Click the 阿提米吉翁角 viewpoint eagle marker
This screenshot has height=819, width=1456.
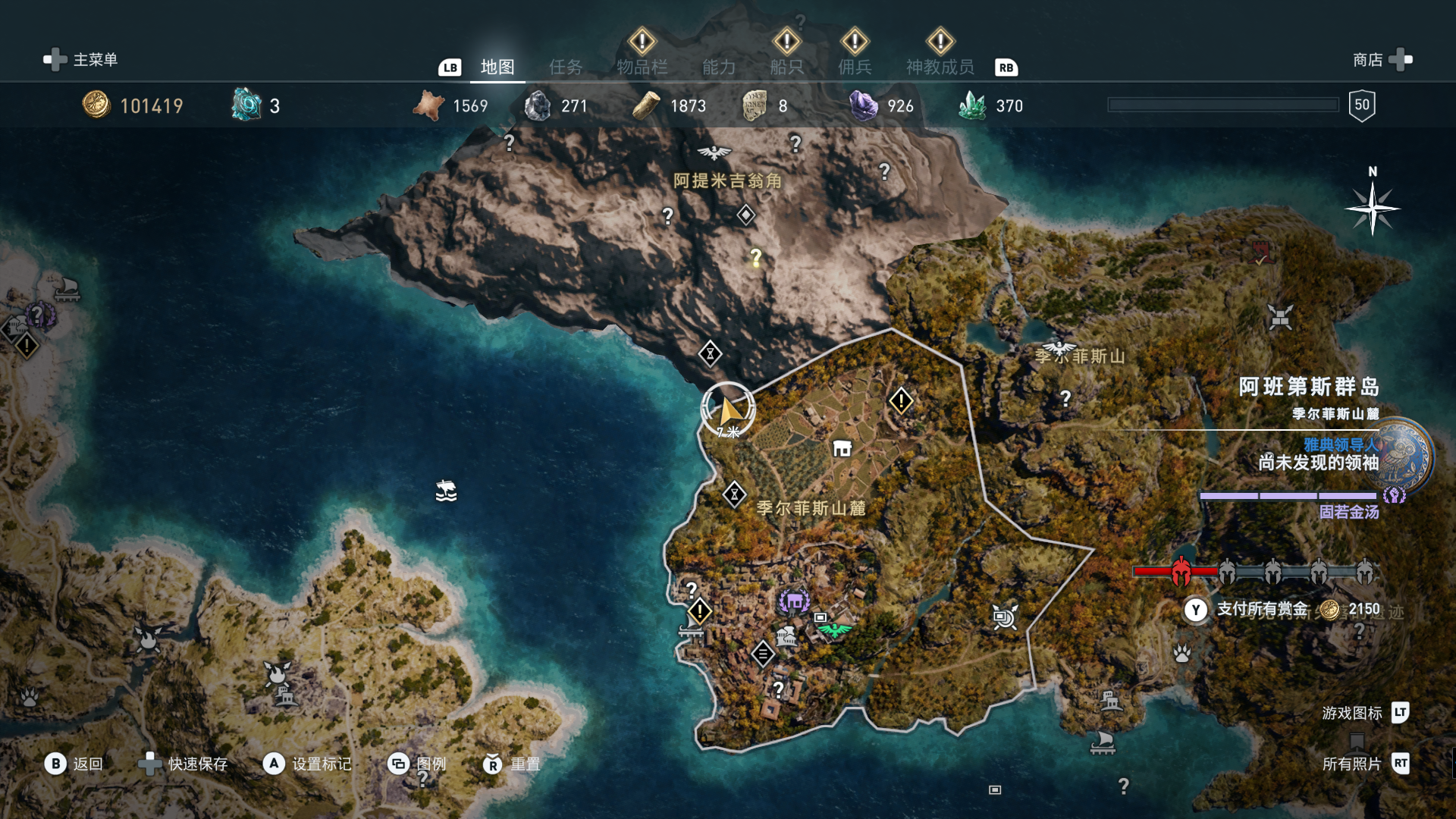click(x=714, y=153)
